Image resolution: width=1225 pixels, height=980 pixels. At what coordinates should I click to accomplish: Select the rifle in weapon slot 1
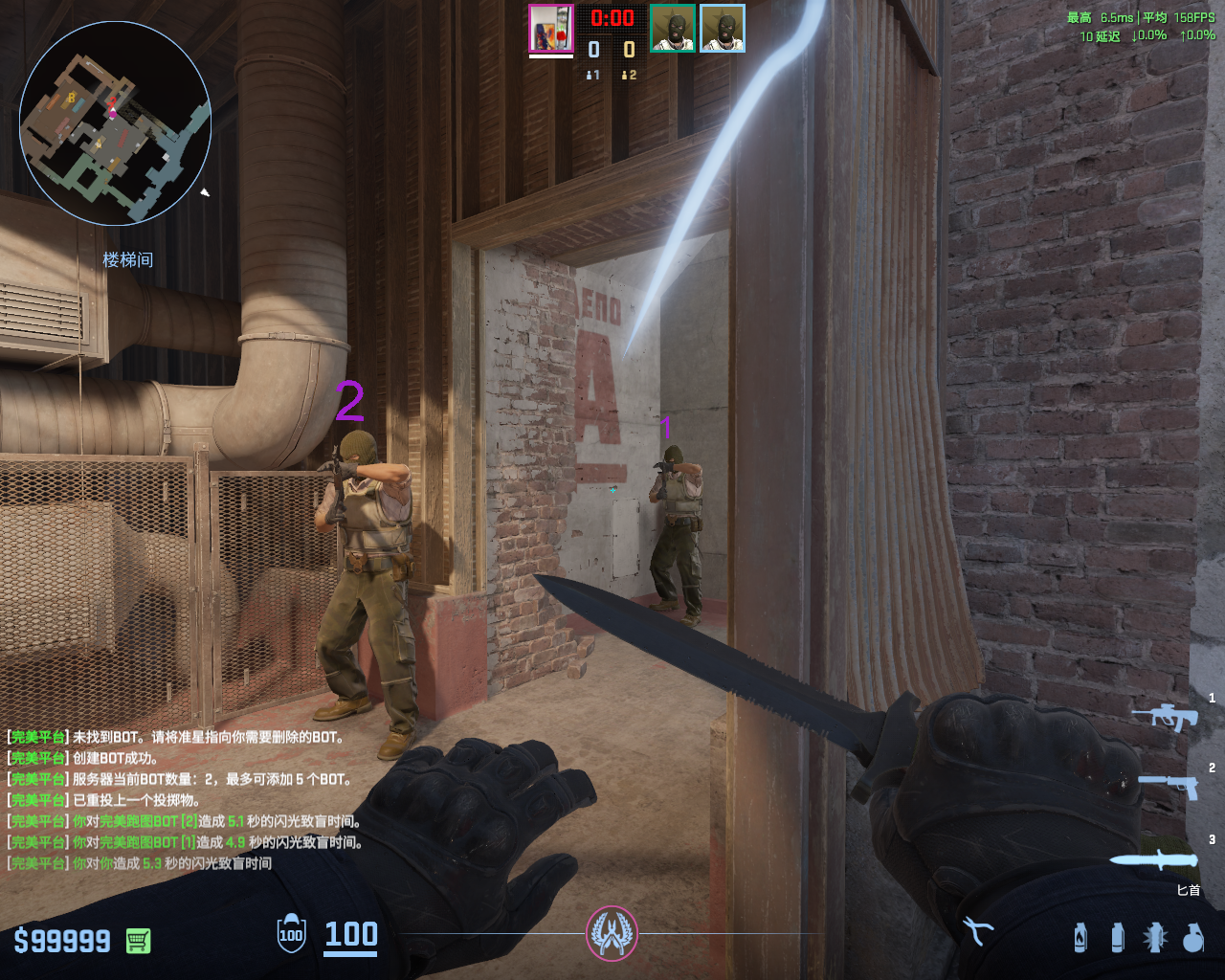[1165, 716]
